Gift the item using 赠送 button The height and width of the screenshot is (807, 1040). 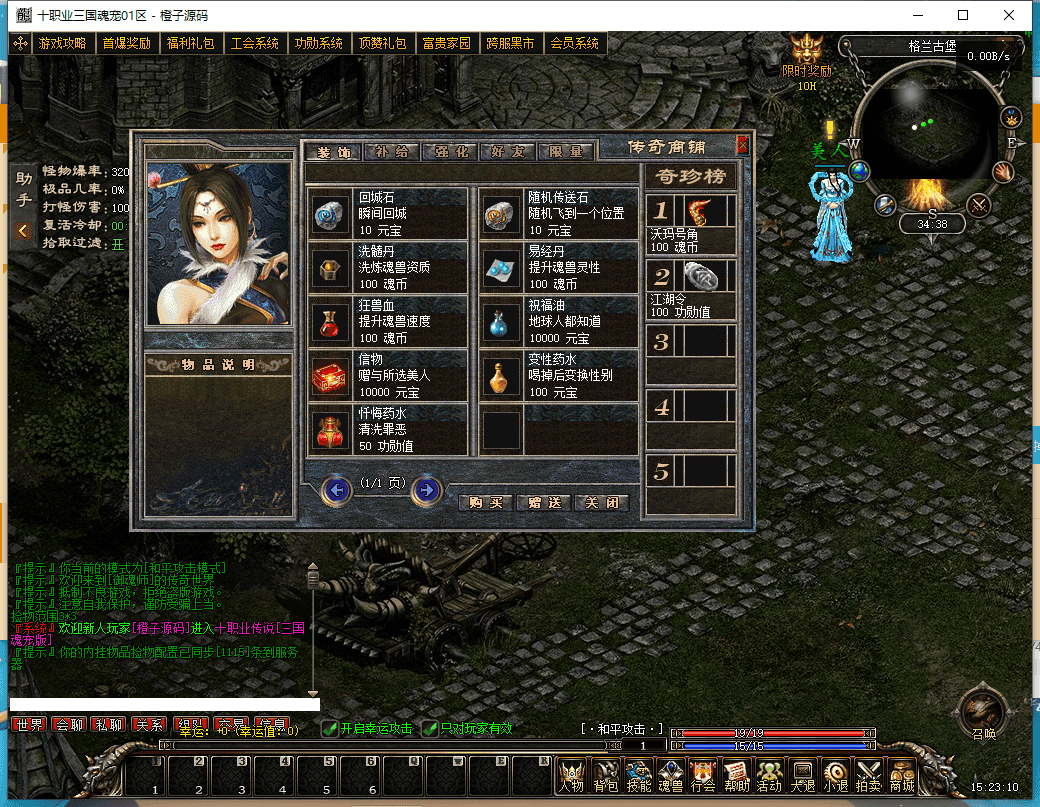click(x=544, y=502)
